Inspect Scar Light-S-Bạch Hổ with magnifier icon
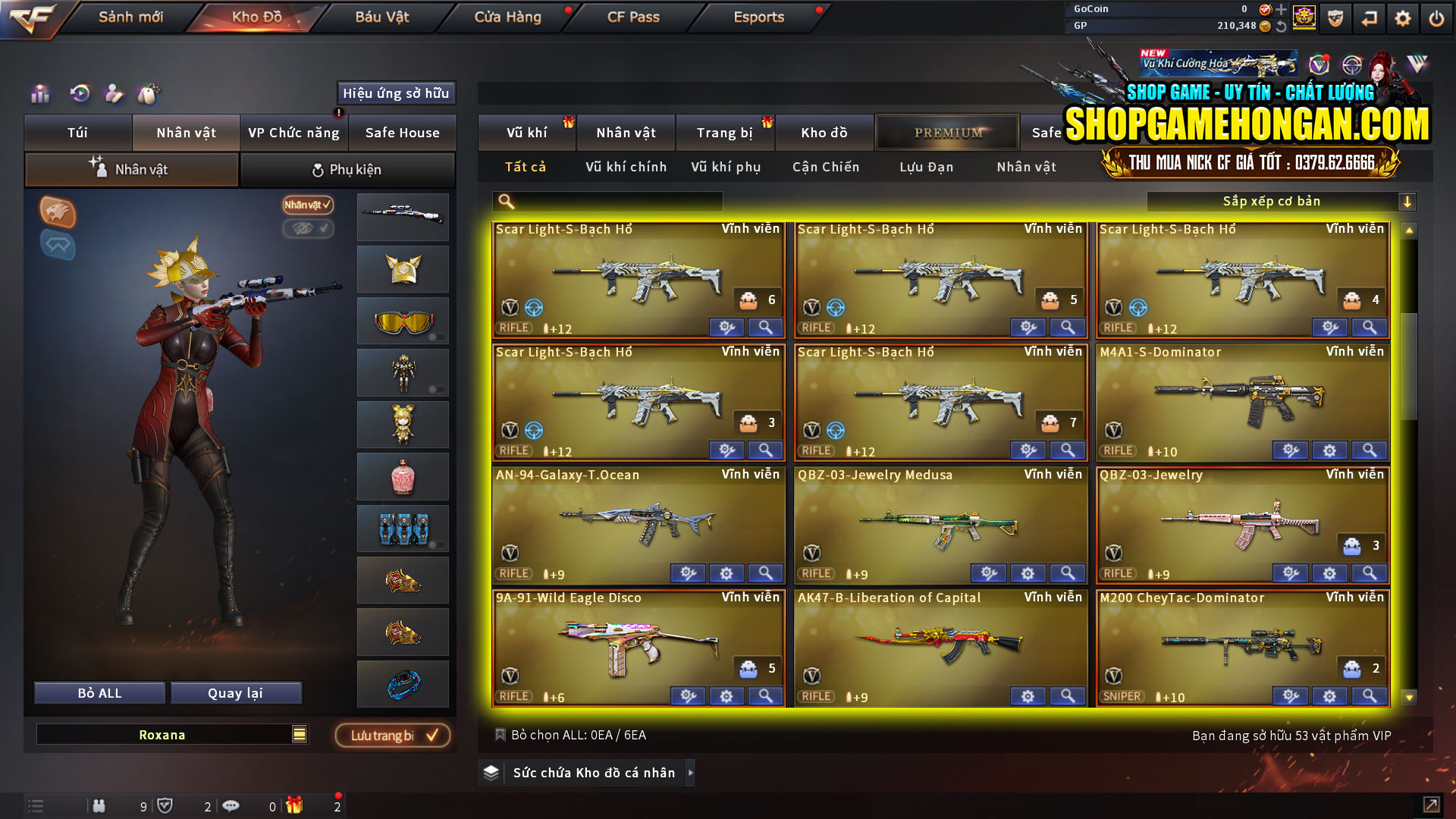The width and height of the screenshot is (1456, 819). [765, 327]
